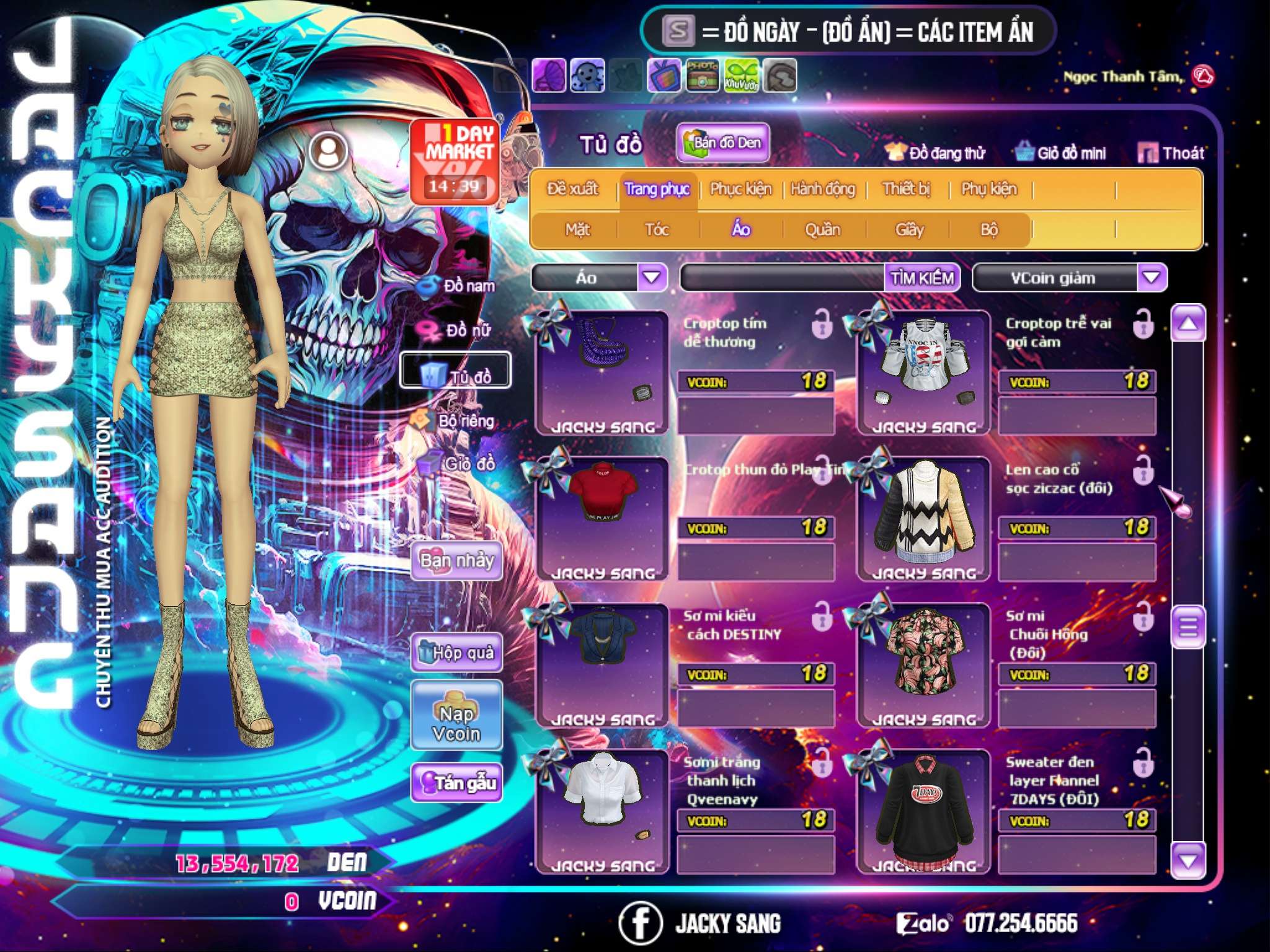Image resolution: width=1270 pixels, height=952 pixels.
Task: Select the Hành động tab
Action: tap(823, 189)
